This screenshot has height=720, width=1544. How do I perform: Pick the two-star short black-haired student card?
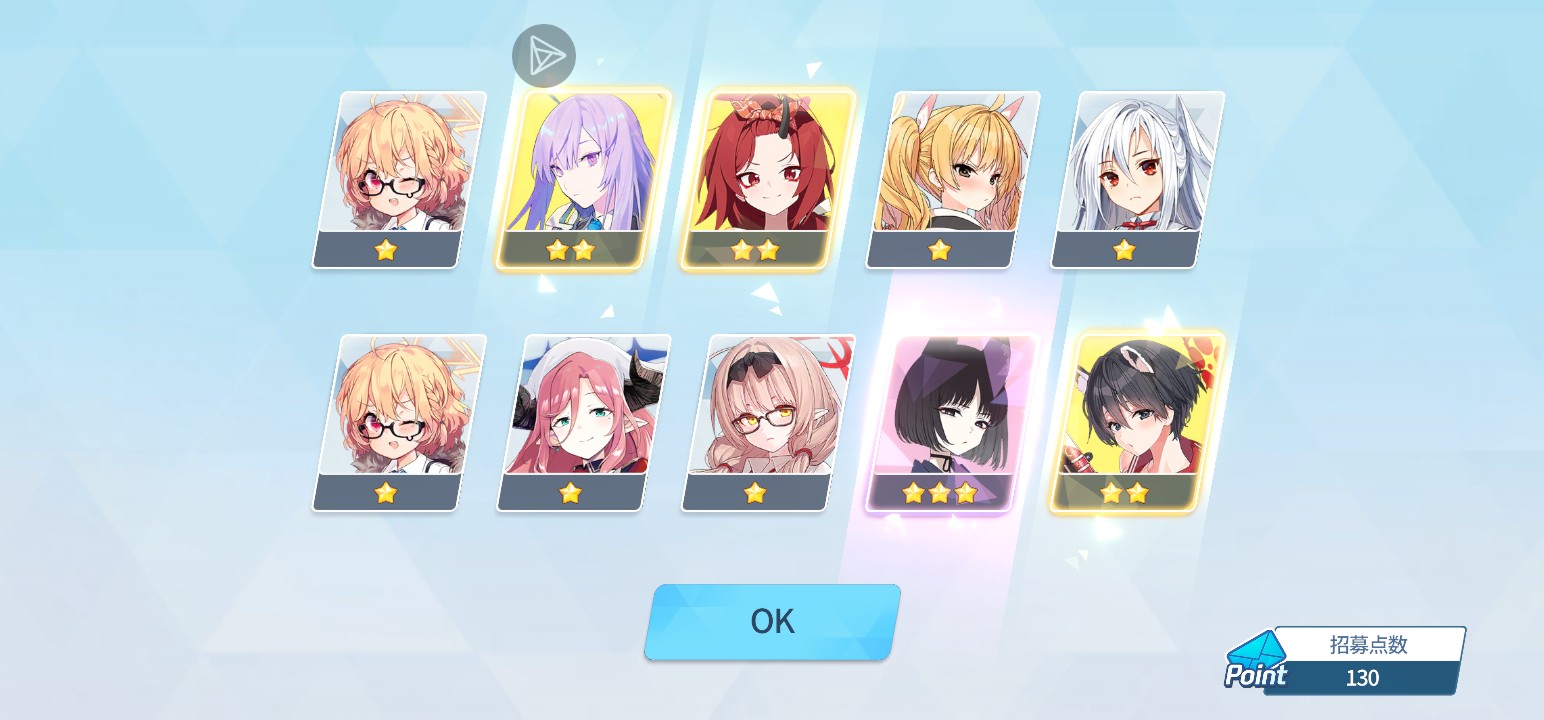pos(1136,421)
